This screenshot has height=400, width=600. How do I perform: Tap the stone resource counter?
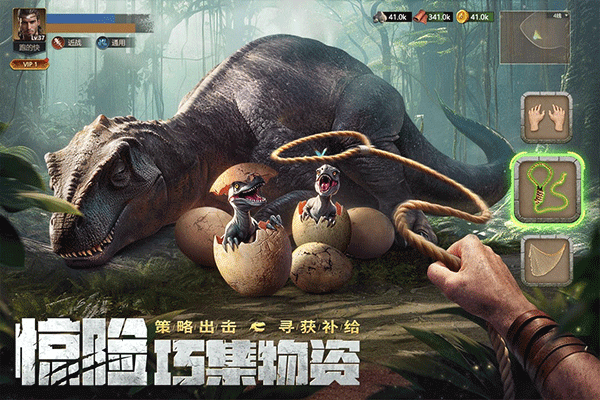pyautogui.click(x=388, y=17)
